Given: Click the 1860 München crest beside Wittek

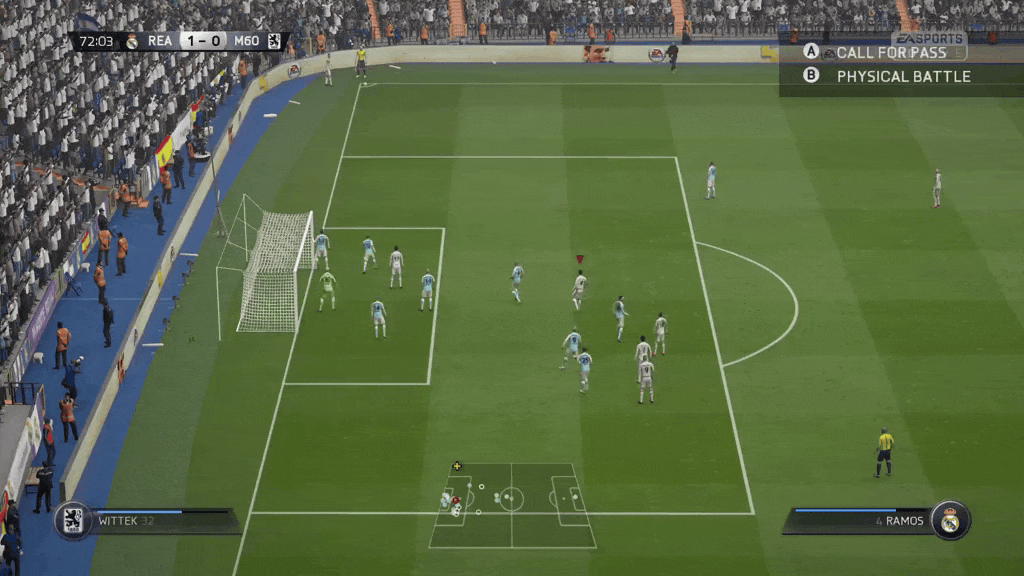Looking at the screenshot, I should pos(73,520).
